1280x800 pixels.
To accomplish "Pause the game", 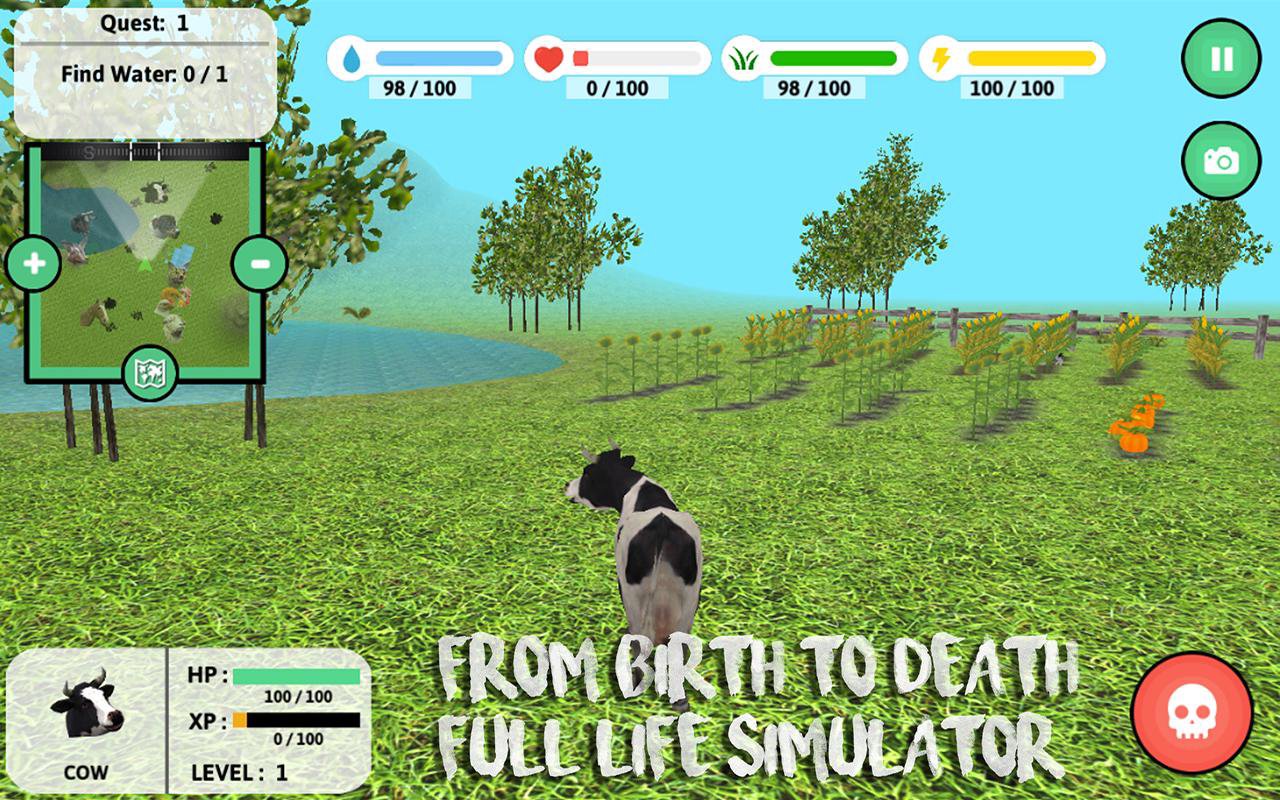I will click(1221, 57).
